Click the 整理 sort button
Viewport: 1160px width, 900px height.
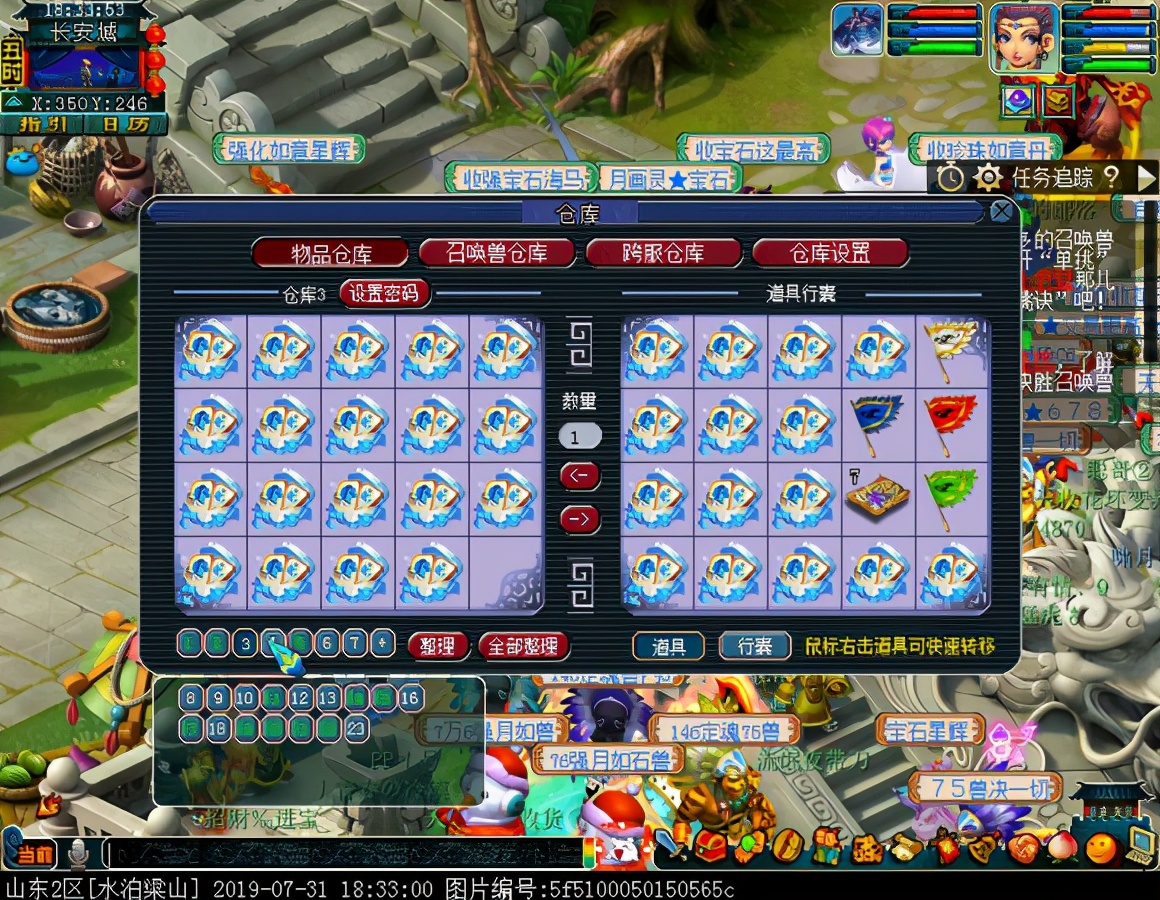[x=438, y=646]
